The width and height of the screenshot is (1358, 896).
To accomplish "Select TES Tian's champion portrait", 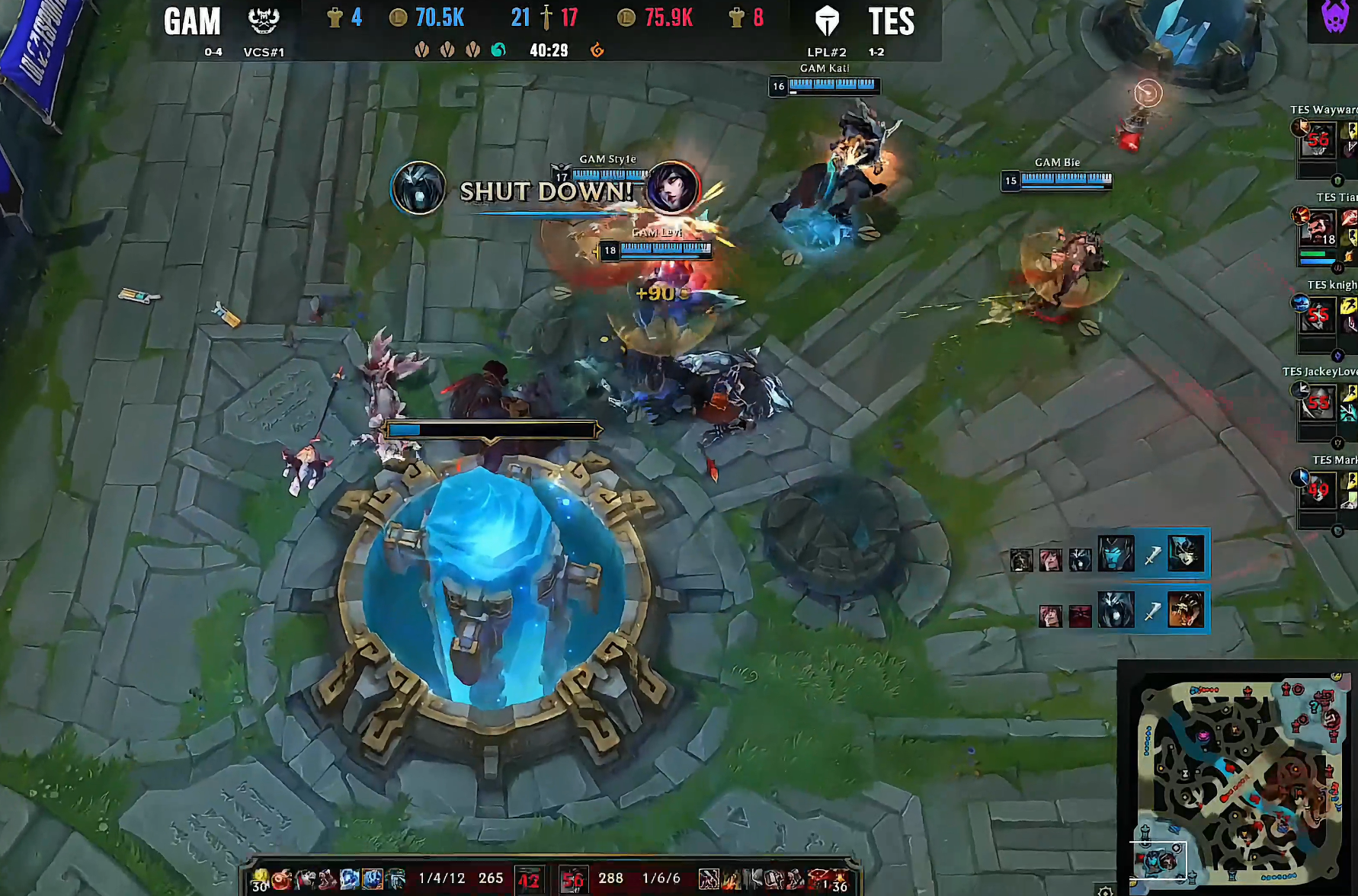I will 1318,228.
